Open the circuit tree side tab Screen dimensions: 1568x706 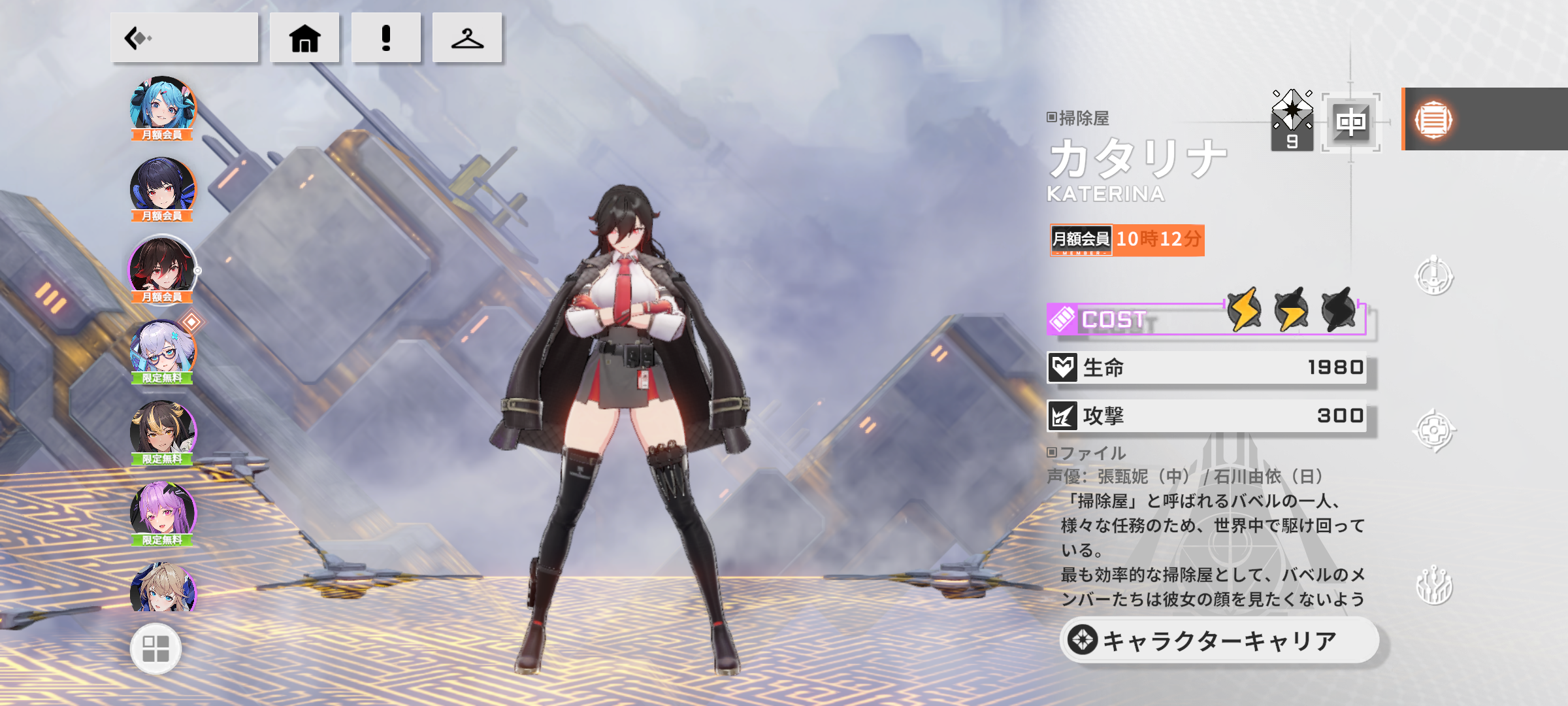pos(1433,585)
